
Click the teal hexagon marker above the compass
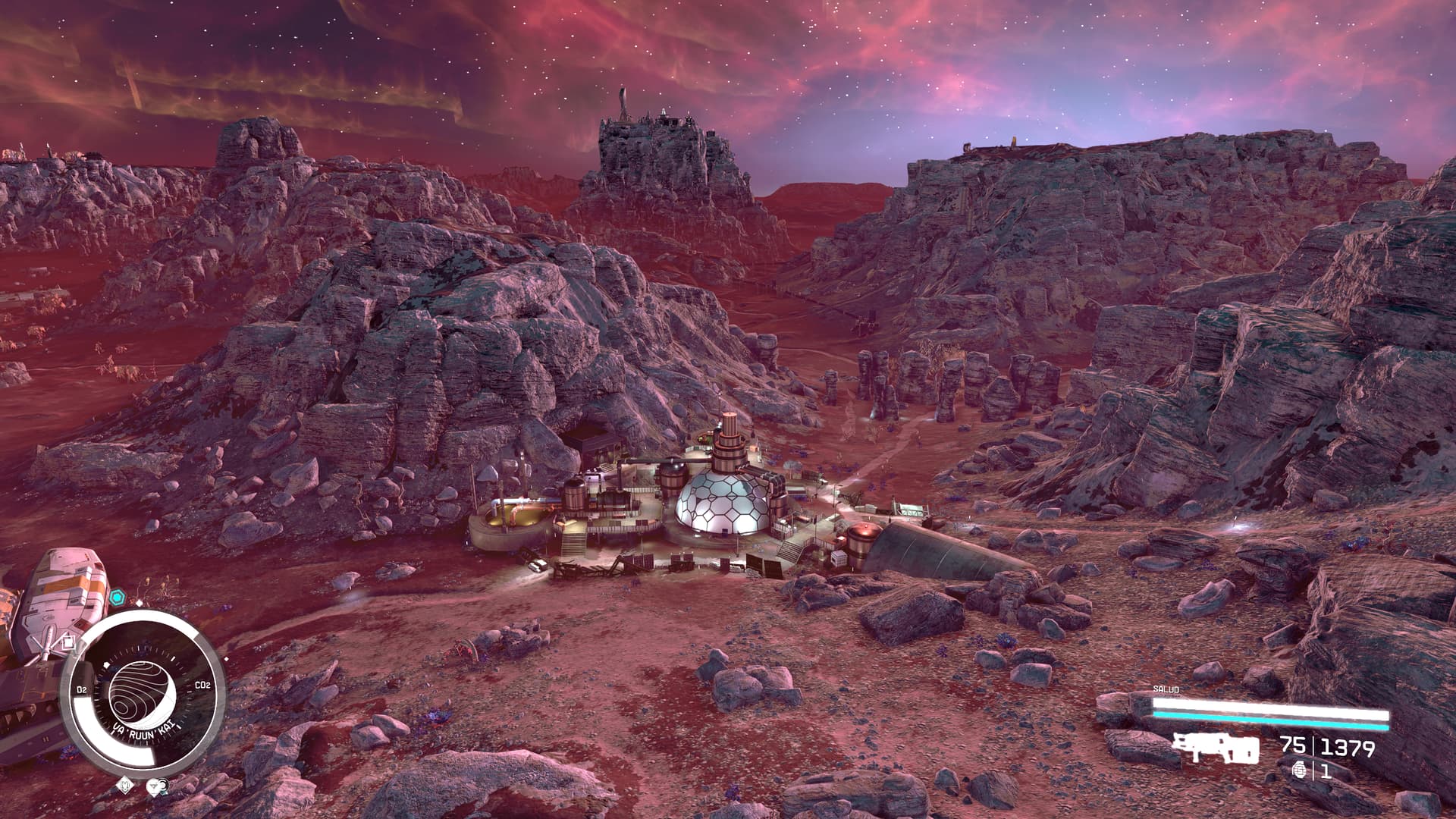click(116, 598)
